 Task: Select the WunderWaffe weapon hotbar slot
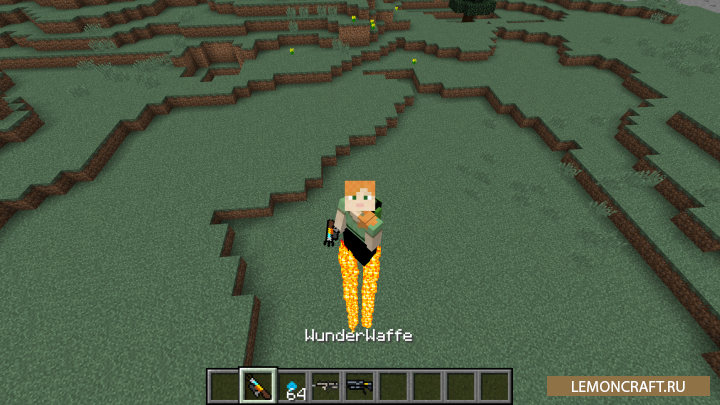258,385
